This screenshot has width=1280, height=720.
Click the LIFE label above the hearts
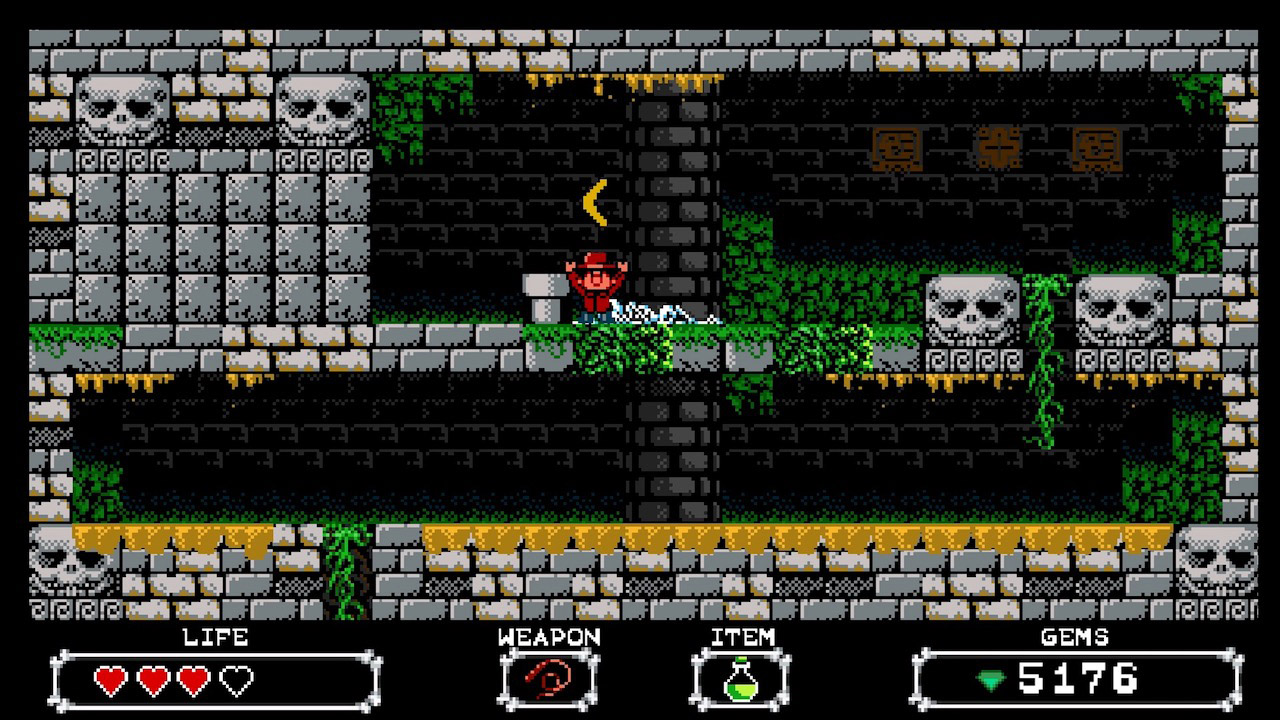pyautogui.click(x=215, y=639)
